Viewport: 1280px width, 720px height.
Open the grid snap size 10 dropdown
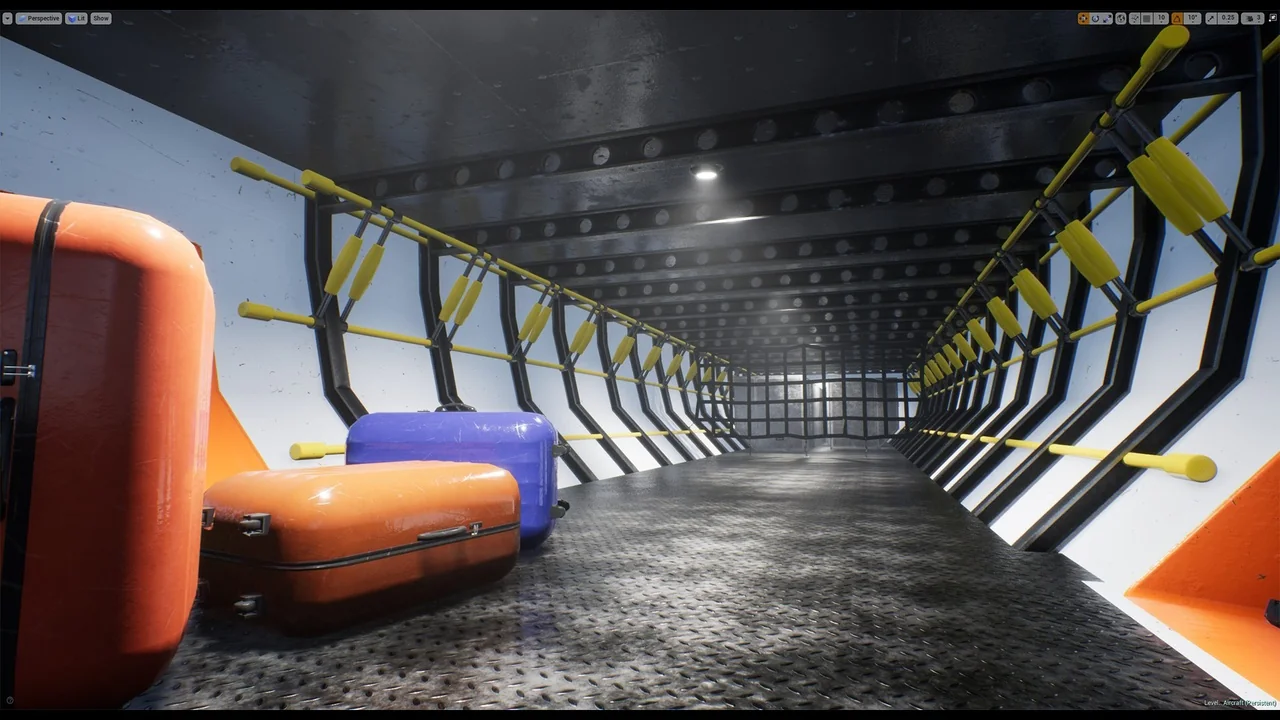(1162, 18)
